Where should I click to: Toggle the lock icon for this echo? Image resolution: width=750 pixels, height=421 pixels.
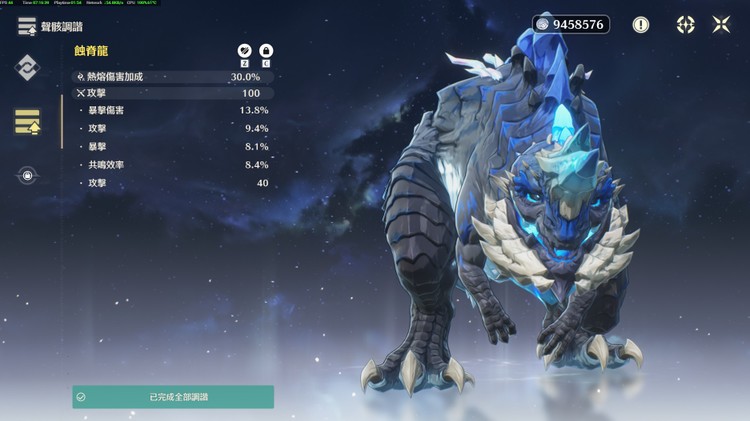click(x=266, y=50)
